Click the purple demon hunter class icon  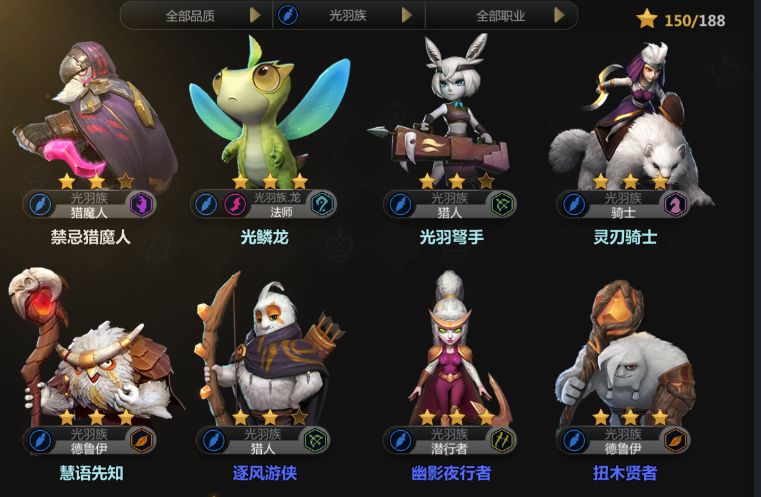[x=144, y=205]
